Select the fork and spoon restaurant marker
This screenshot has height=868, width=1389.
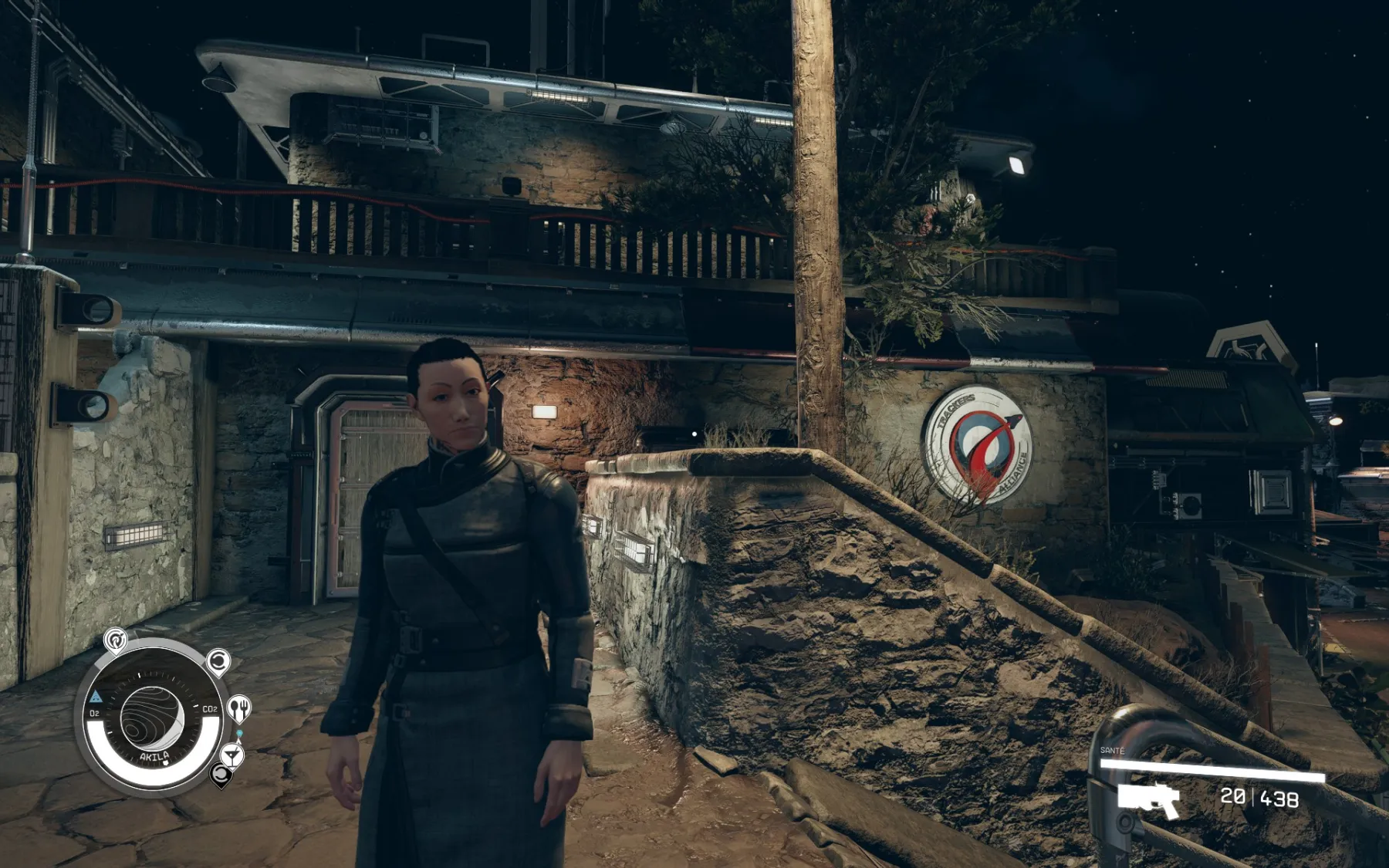point(240,707)
